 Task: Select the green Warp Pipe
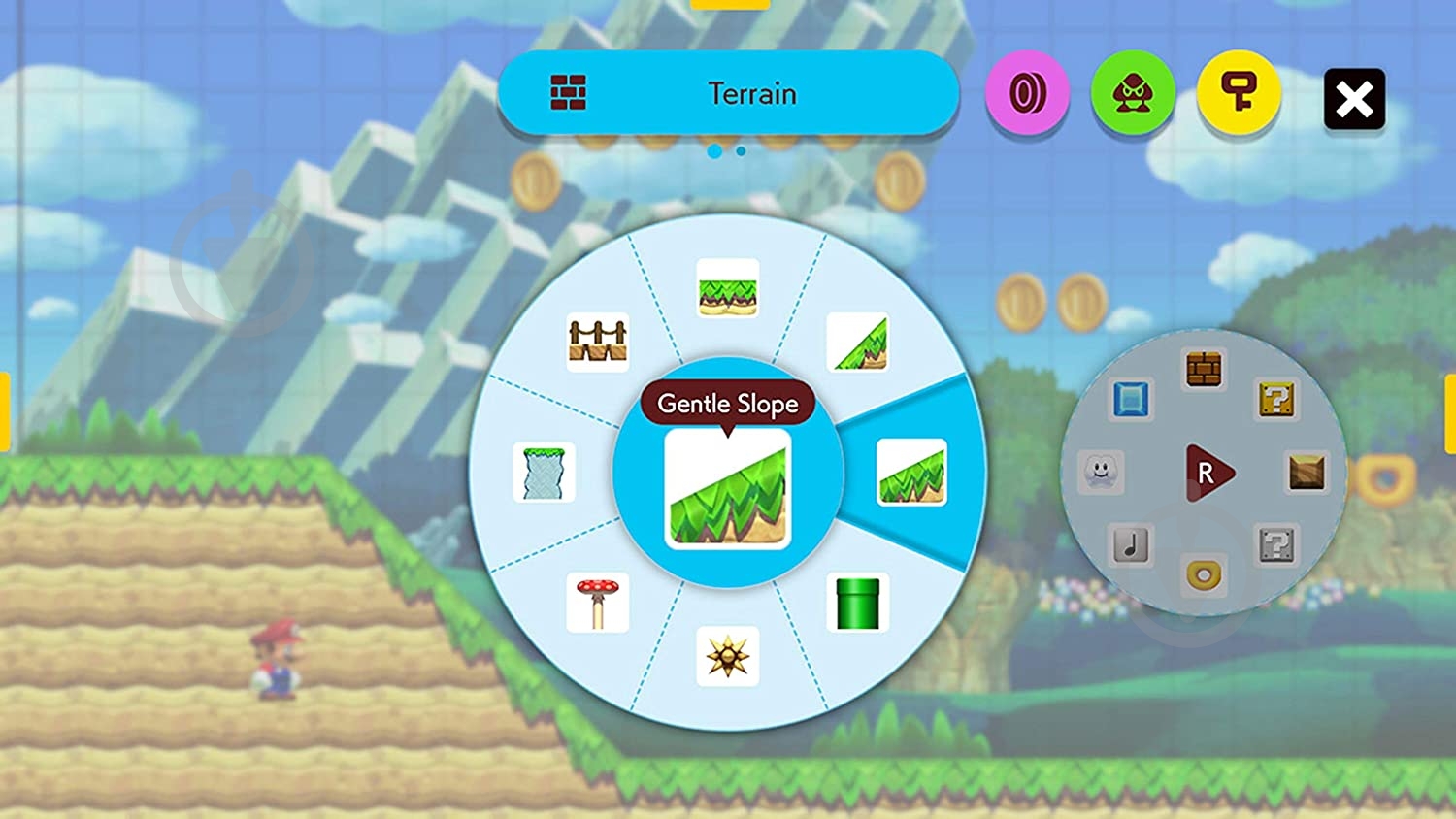point(858,602)
